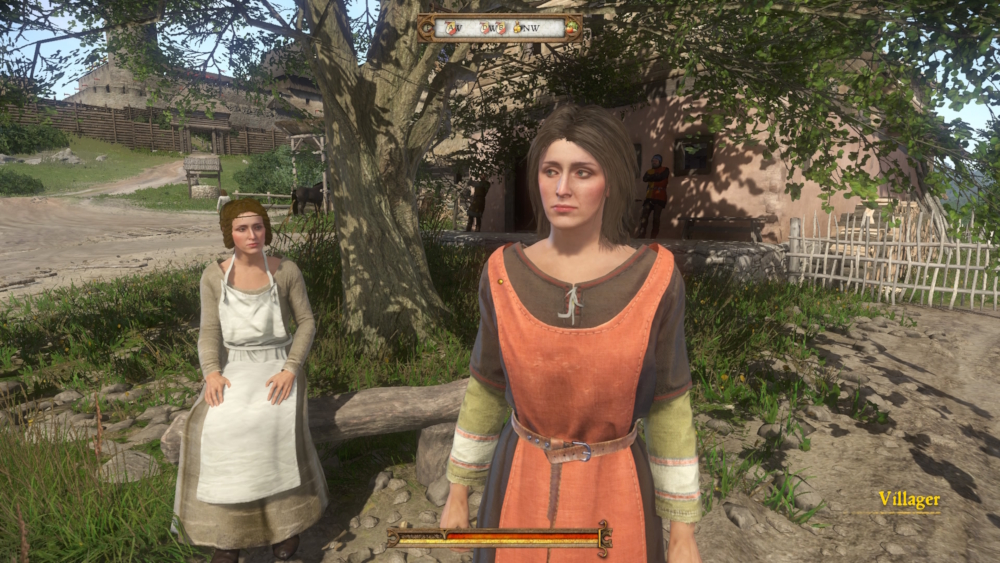This screenshot has height=563, width=1000.
Task: Click the compass direction bar
Action: click(500, 27)
